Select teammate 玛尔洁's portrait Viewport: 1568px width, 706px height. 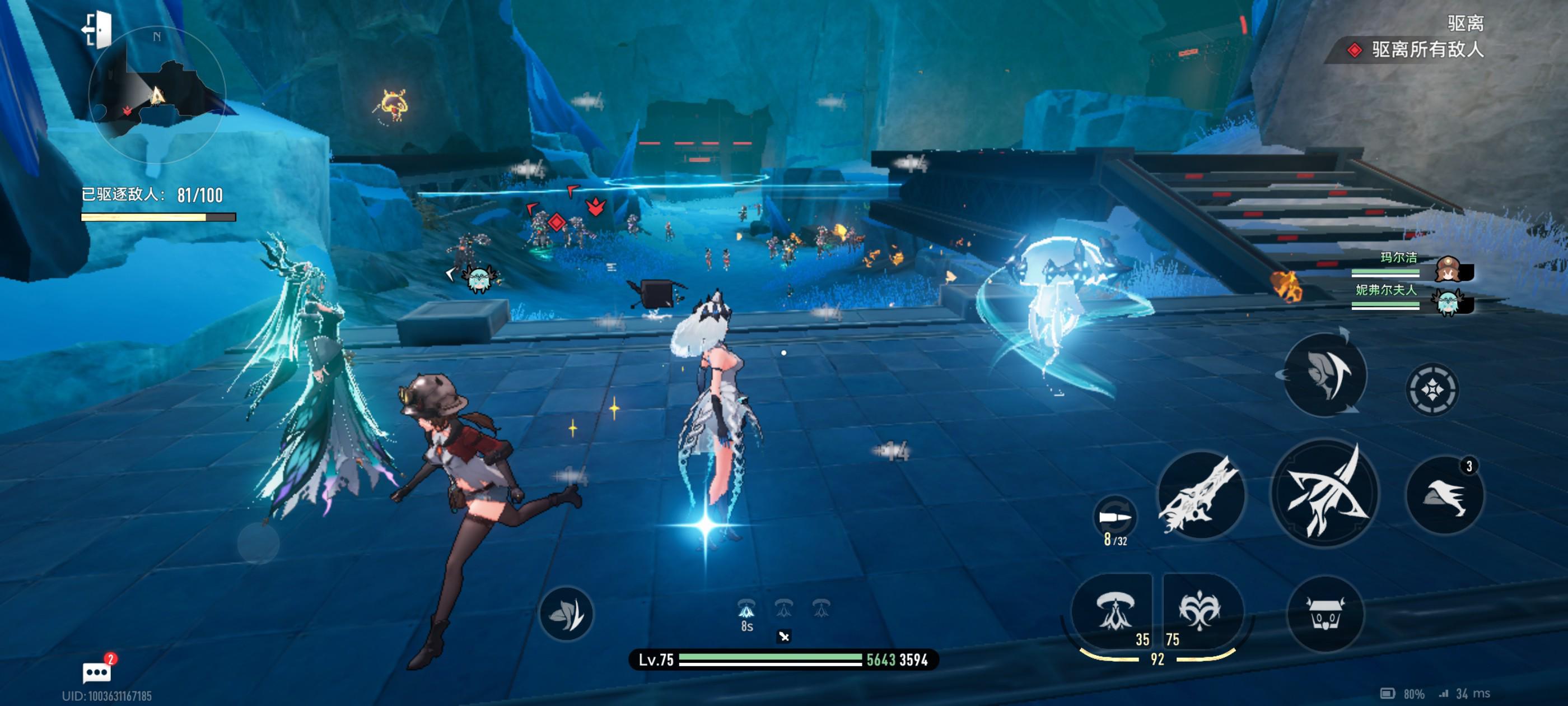pos(1449,268)
